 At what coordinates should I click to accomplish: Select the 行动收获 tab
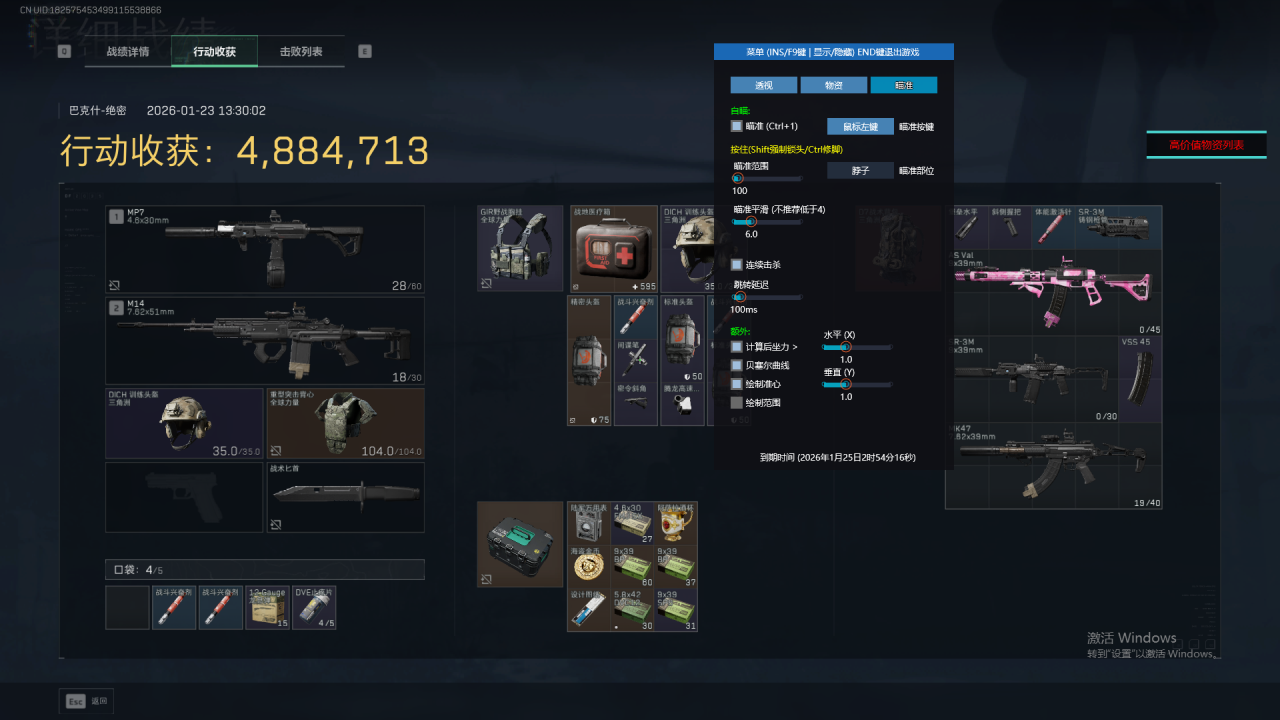point(214,51)
